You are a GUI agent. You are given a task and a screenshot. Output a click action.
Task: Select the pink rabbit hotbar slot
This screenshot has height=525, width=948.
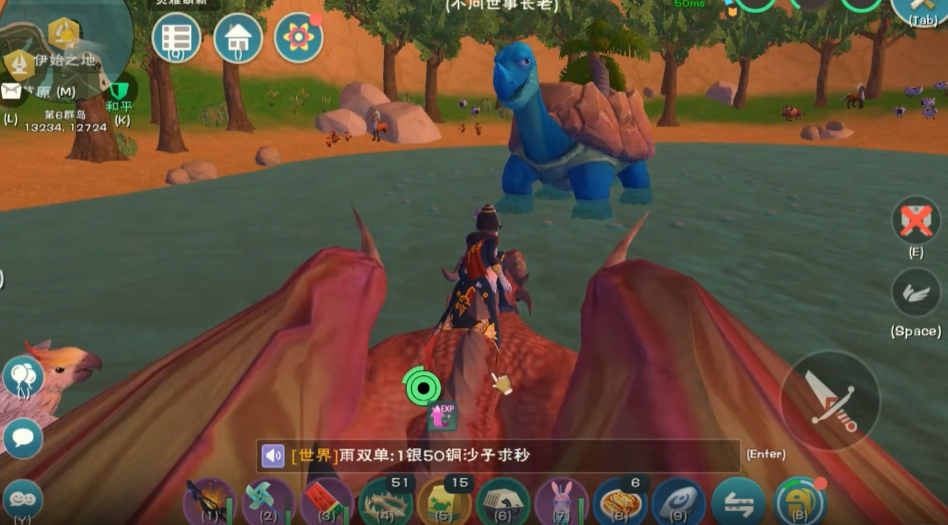pyautogui.click(x=561, y=500)
